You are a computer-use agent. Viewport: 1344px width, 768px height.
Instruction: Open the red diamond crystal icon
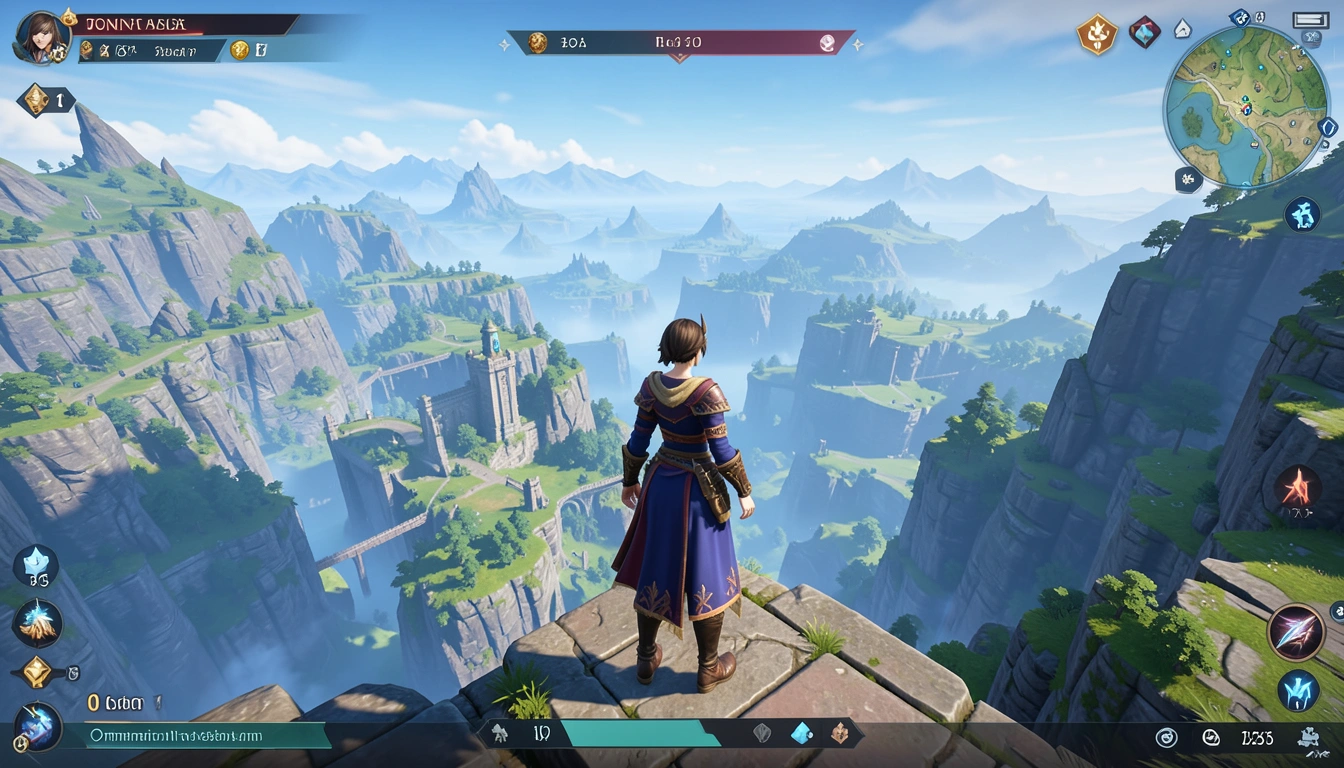(1145, 32)
